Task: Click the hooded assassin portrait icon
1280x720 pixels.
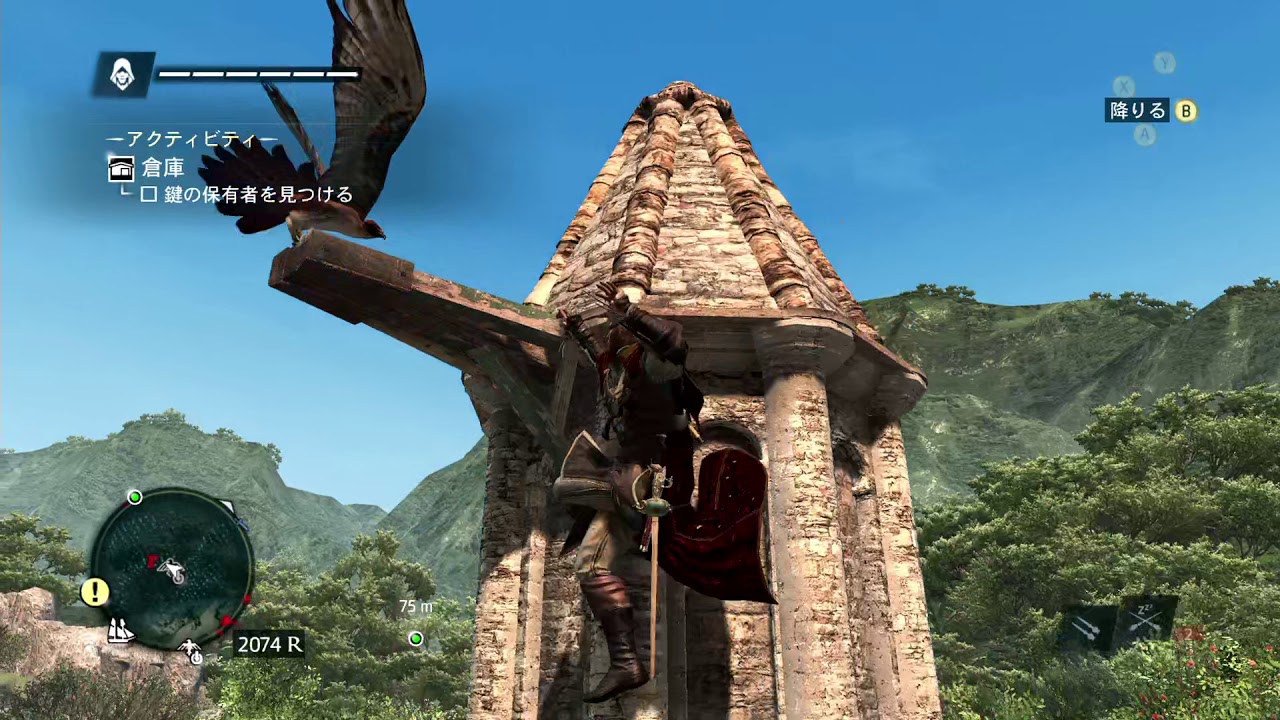Action: point(123,74)
